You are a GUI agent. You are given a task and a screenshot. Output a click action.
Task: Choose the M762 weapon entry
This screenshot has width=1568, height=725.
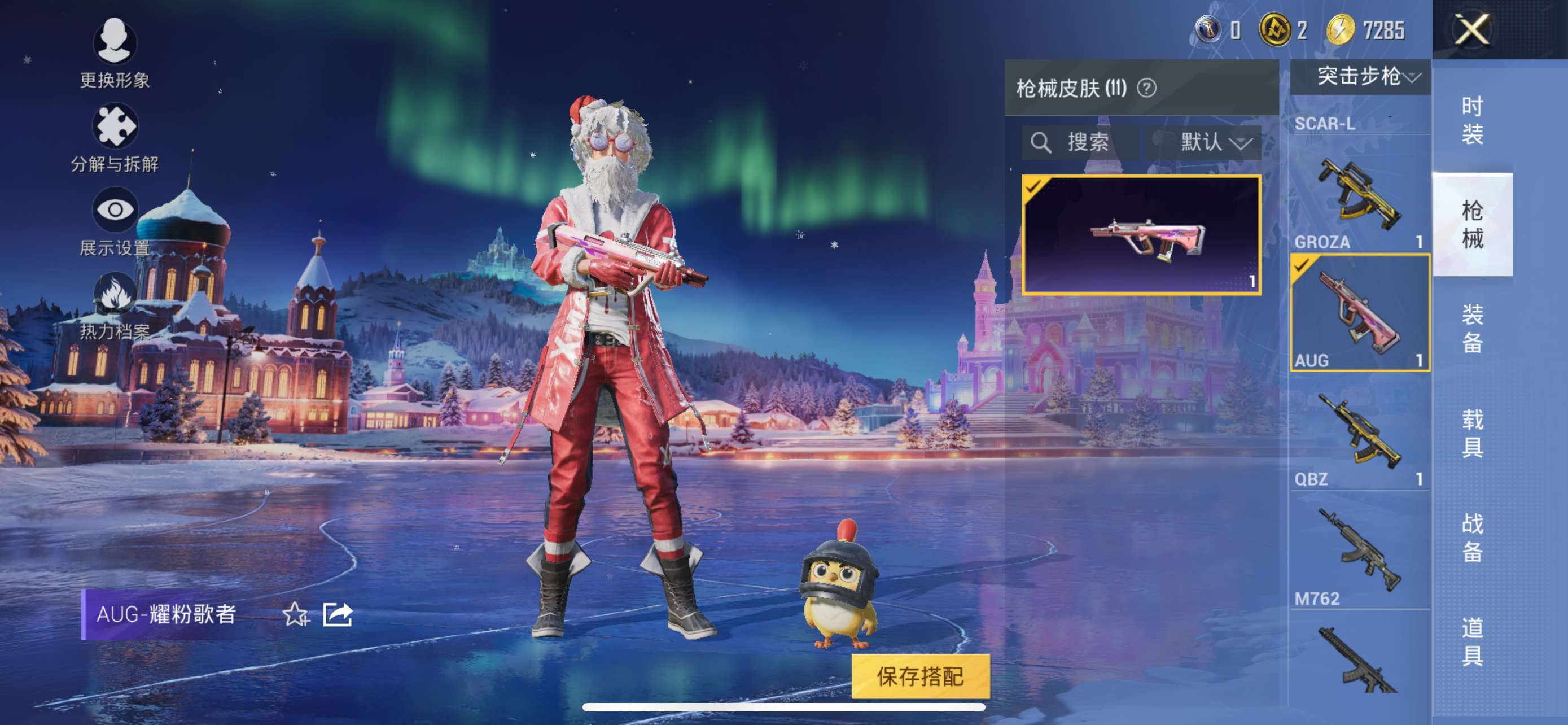[x=1359, y=551]
